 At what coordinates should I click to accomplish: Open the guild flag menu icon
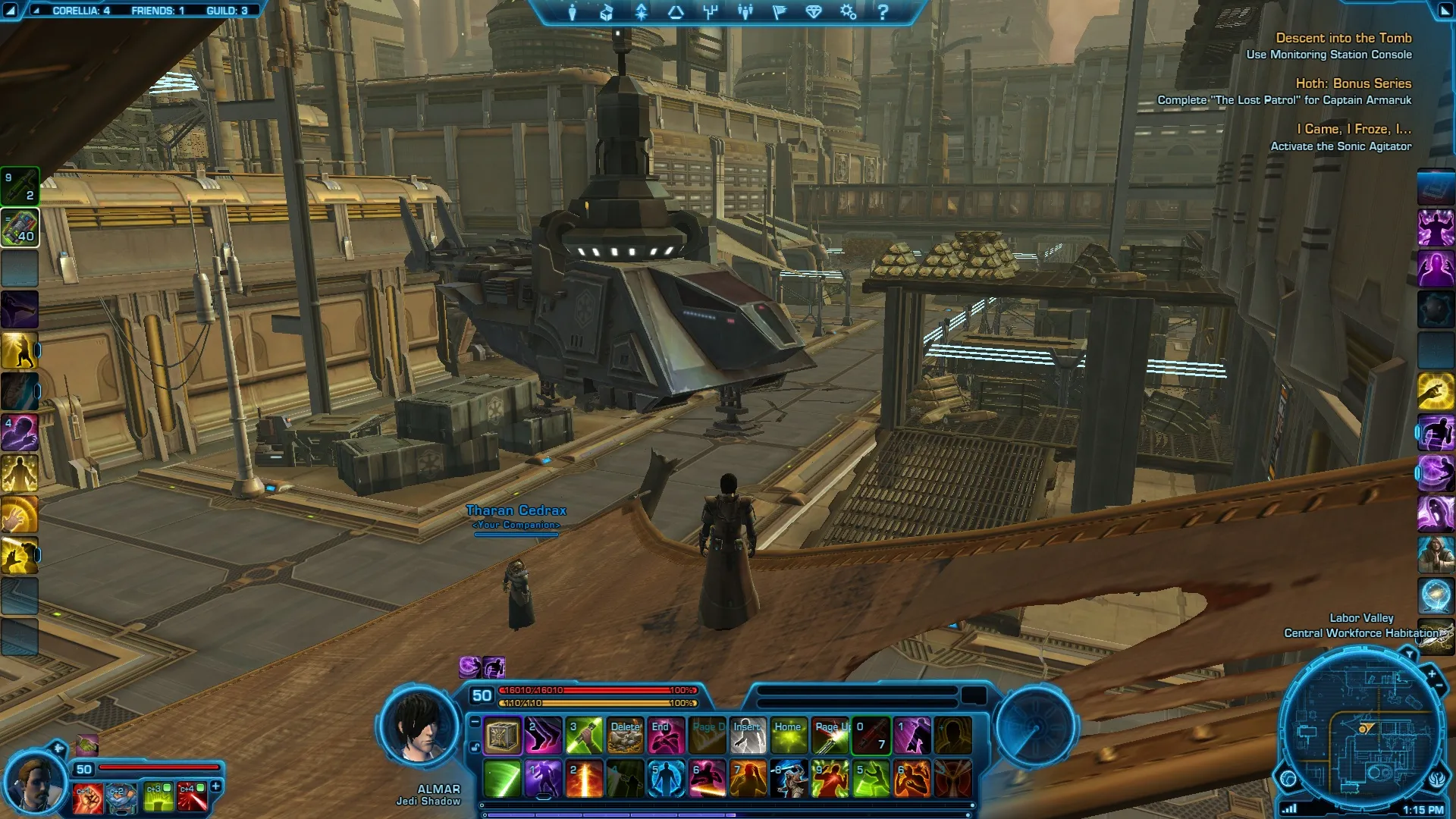pyautogui.click(x=779, y=12)
